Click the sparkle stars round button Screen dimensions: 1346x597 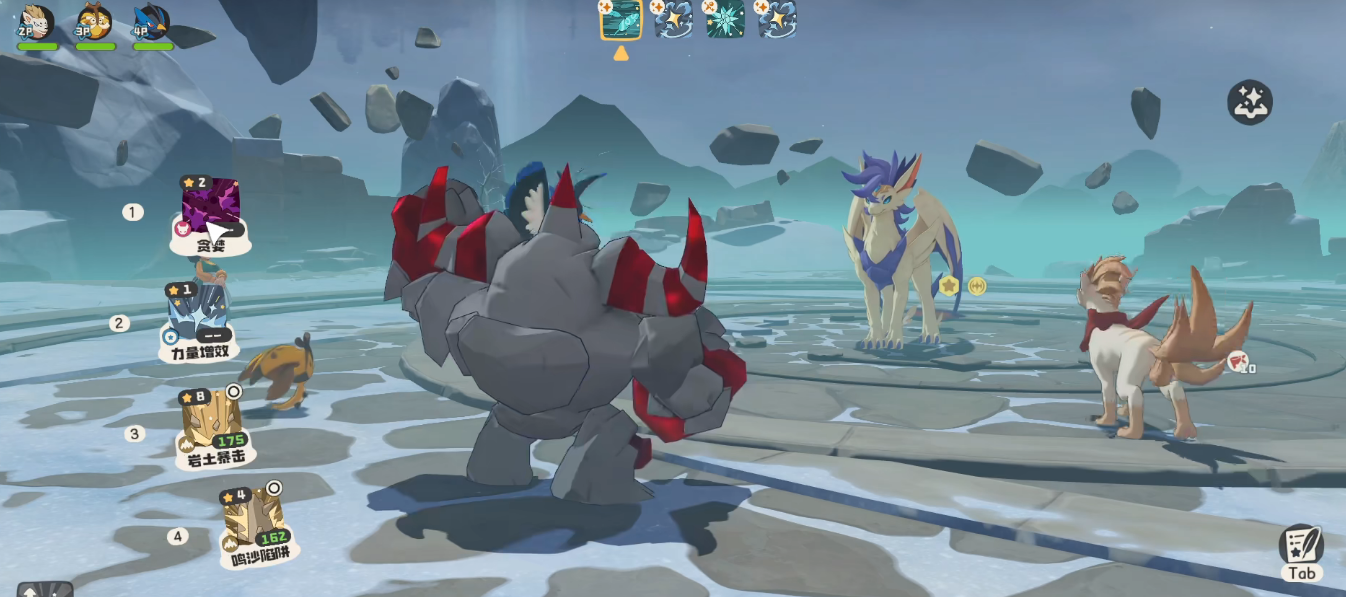[x=1250, y=102]
